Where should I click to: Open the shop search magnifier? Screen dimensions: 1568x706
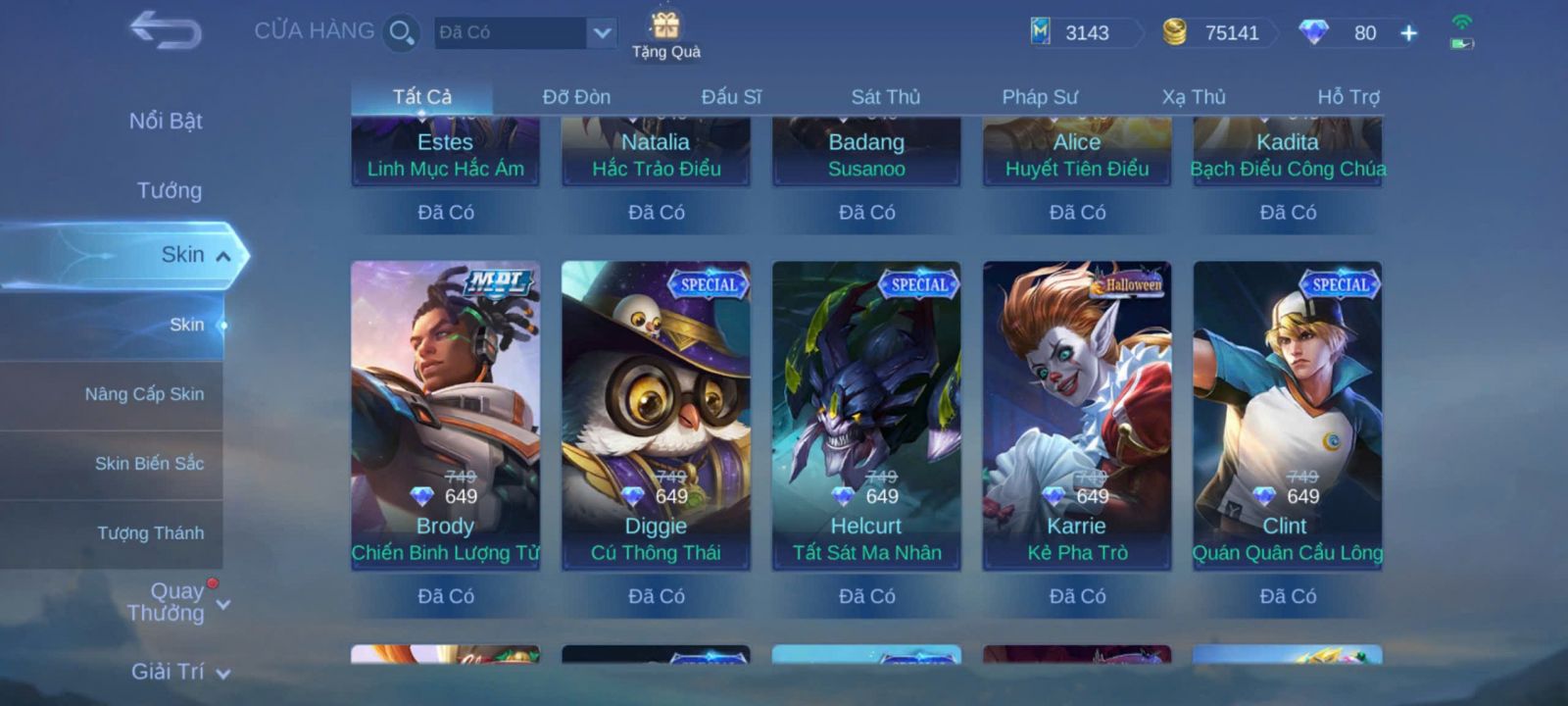[401, 32]
